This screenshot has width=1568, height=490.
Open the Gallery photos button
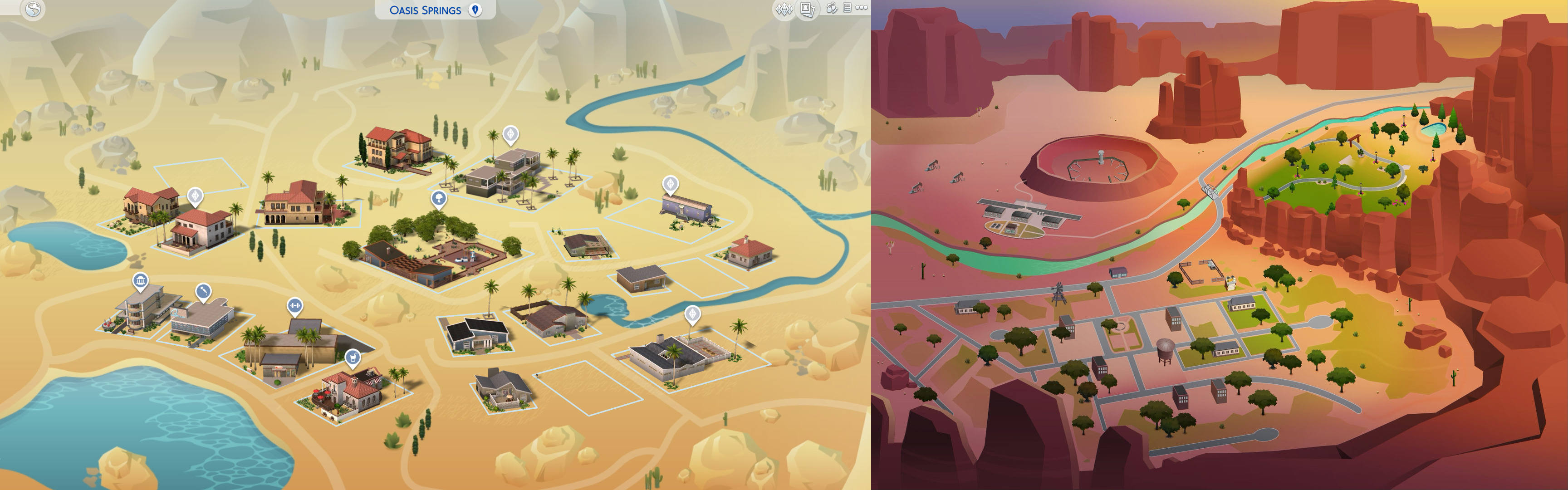pyautogui.click(x=807, y=9)
